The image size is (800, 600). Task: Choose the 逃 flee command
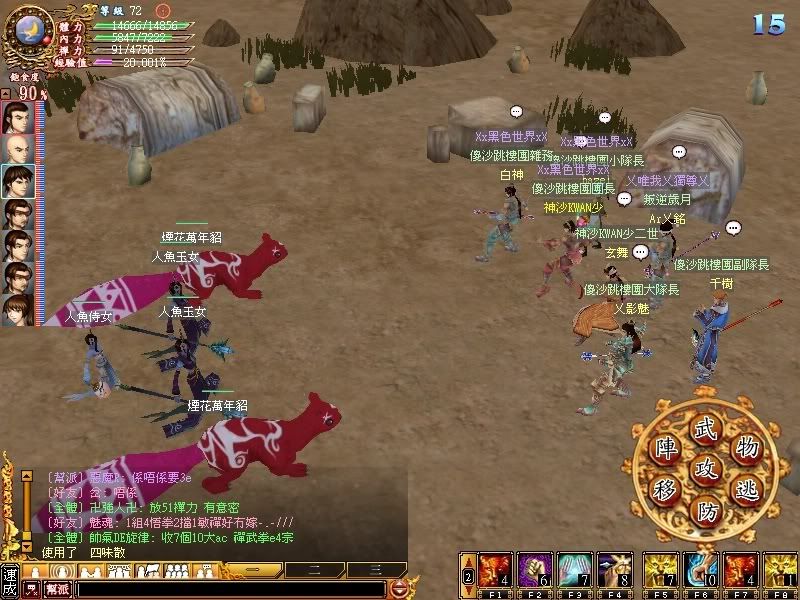[x=748, y=489]
